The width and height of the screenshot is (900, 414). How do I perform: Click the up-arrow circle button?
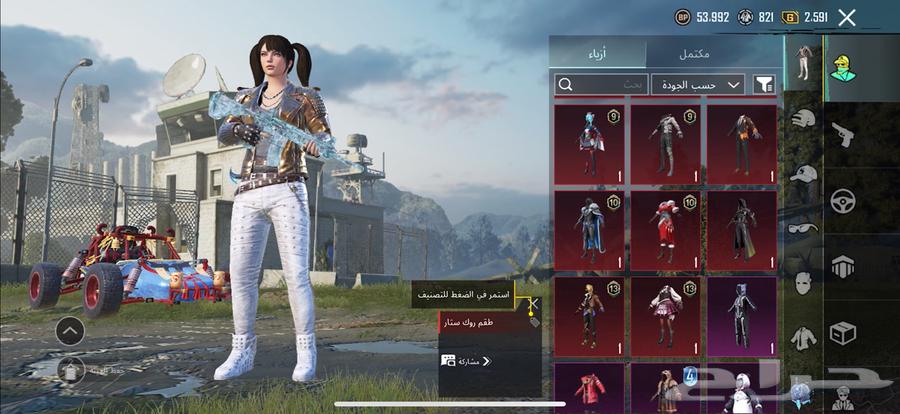click(x=70, y=331)
